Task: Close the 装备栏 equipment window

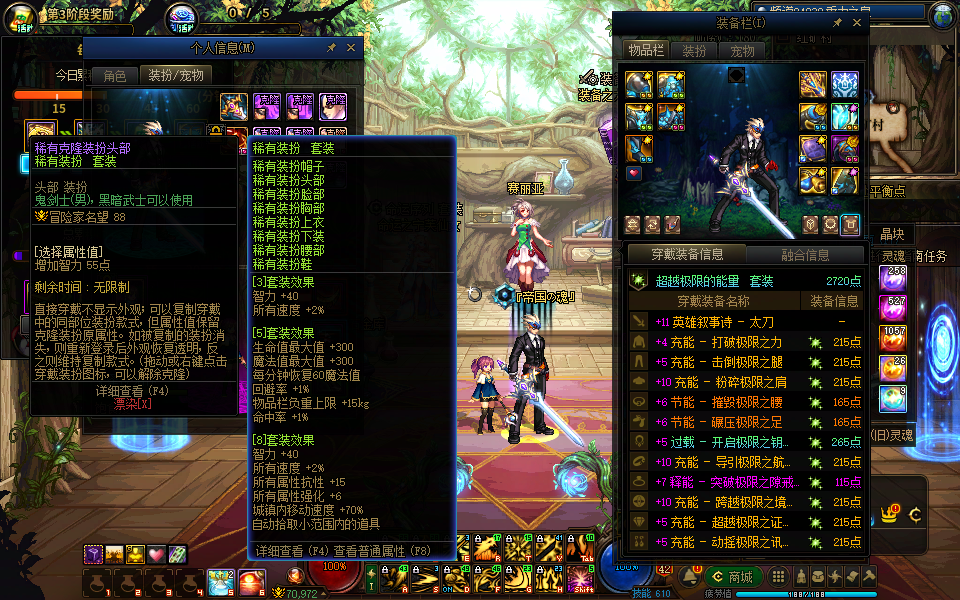Action: pyautogui.click(x=857, y=21)
